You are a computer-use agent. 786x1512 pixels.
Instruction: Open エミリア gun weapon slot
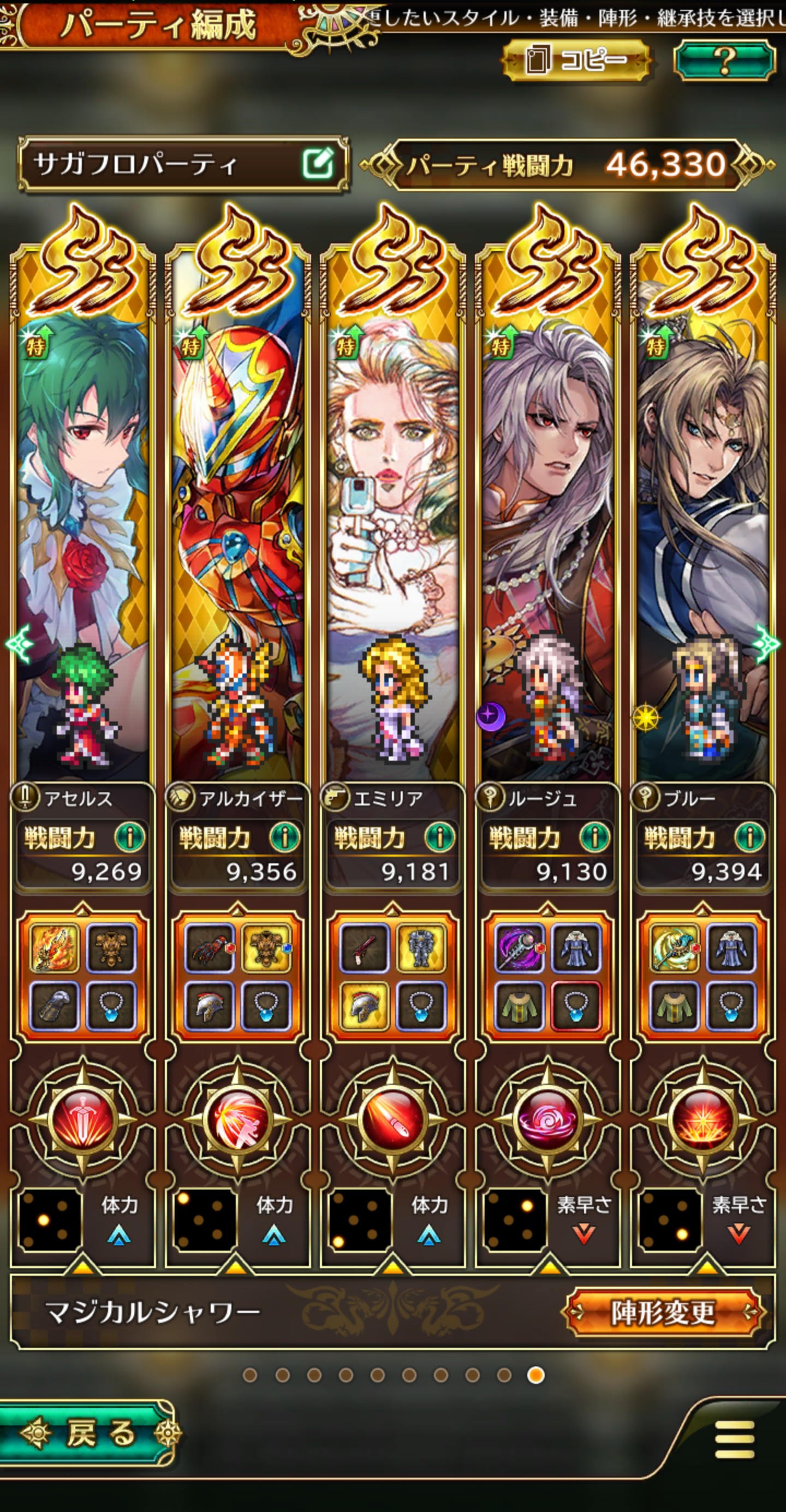coord(364,947)
